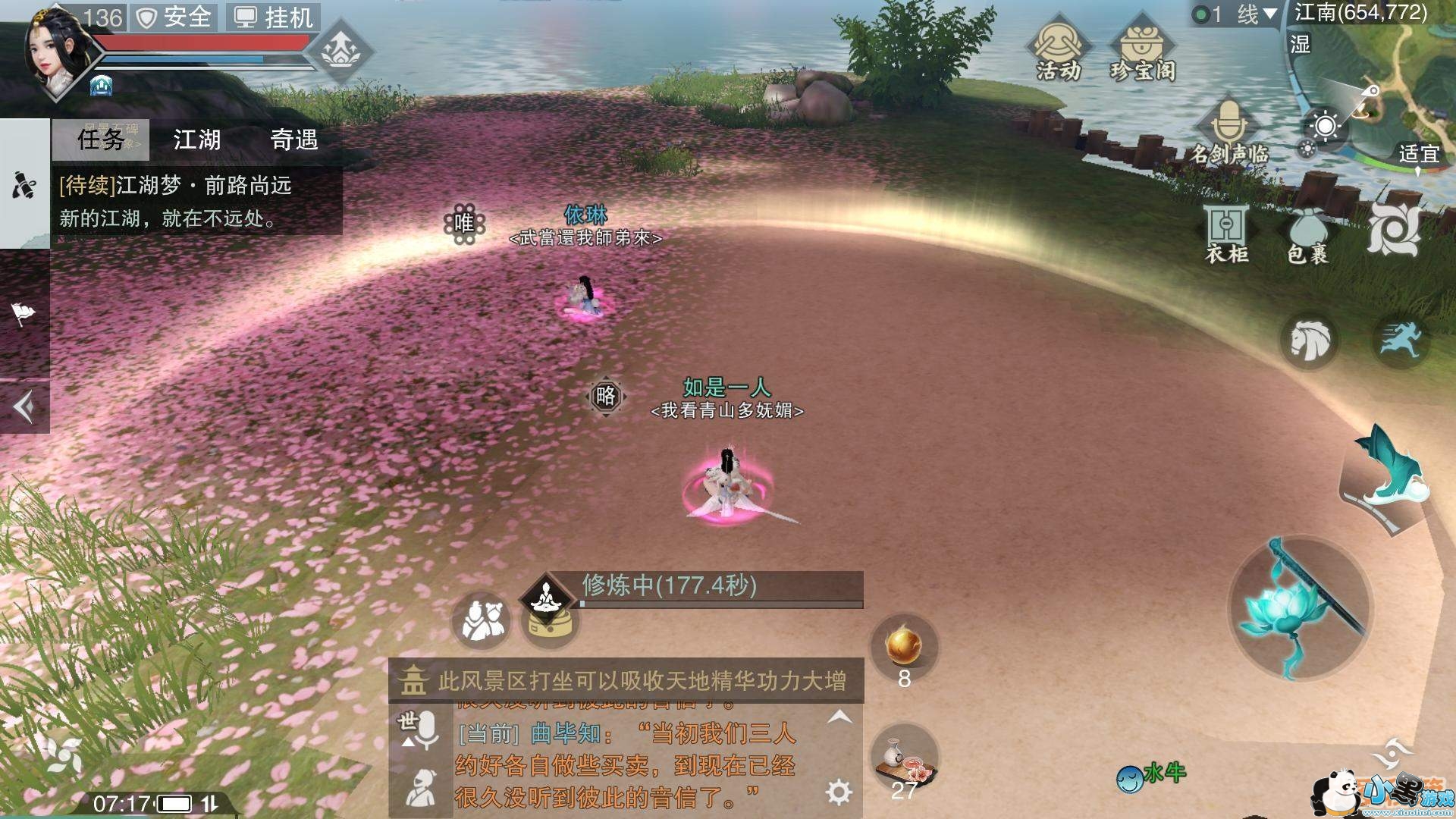Switch to the 奇遇 tab

297,140
